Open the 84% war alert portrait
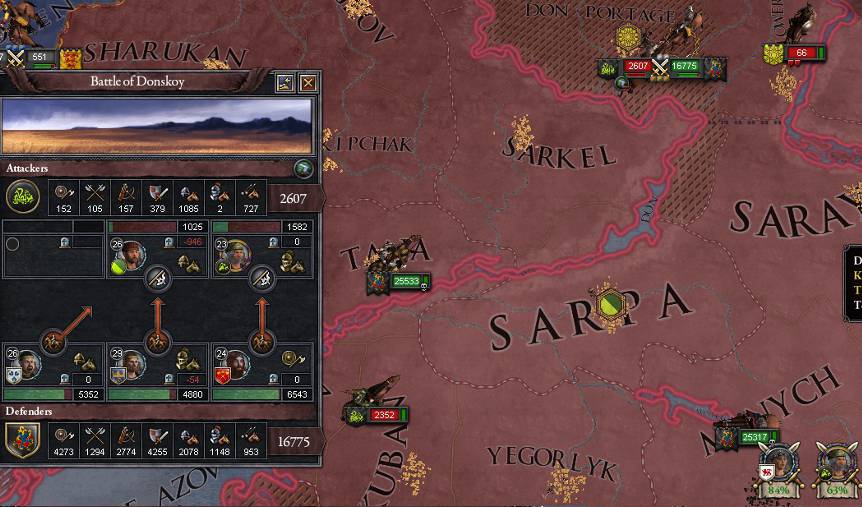The image size is (862, 507). (x=777, y=468)
